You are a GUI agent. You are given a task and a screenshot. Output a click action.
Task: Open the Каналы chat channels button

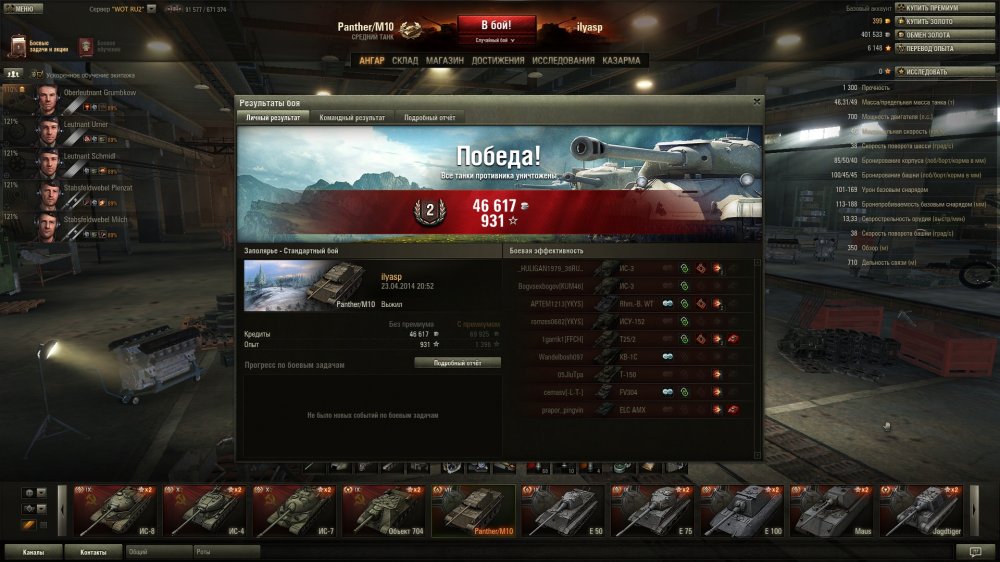tap(33, 551)
